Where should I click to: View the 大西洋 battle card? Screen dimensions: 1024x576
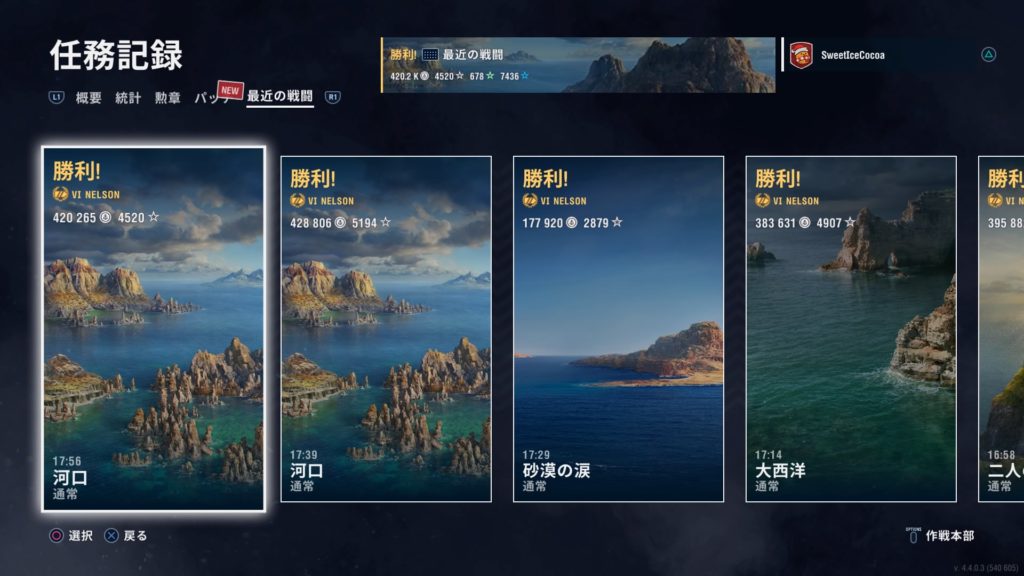tap(851, 329)
